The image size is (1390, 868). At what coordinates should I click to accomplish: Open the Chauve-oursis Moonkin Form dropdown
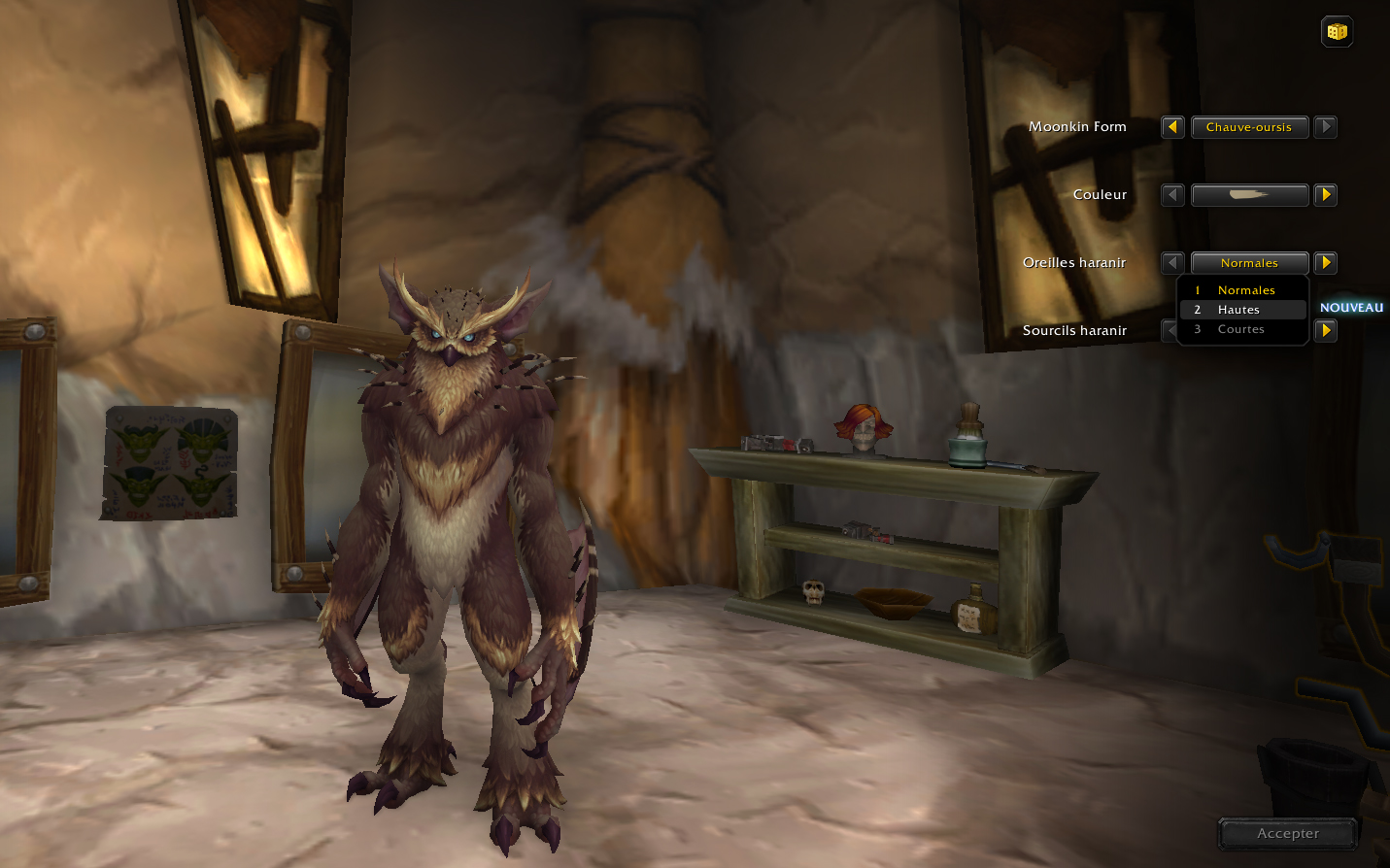[x=1249, y=127]
